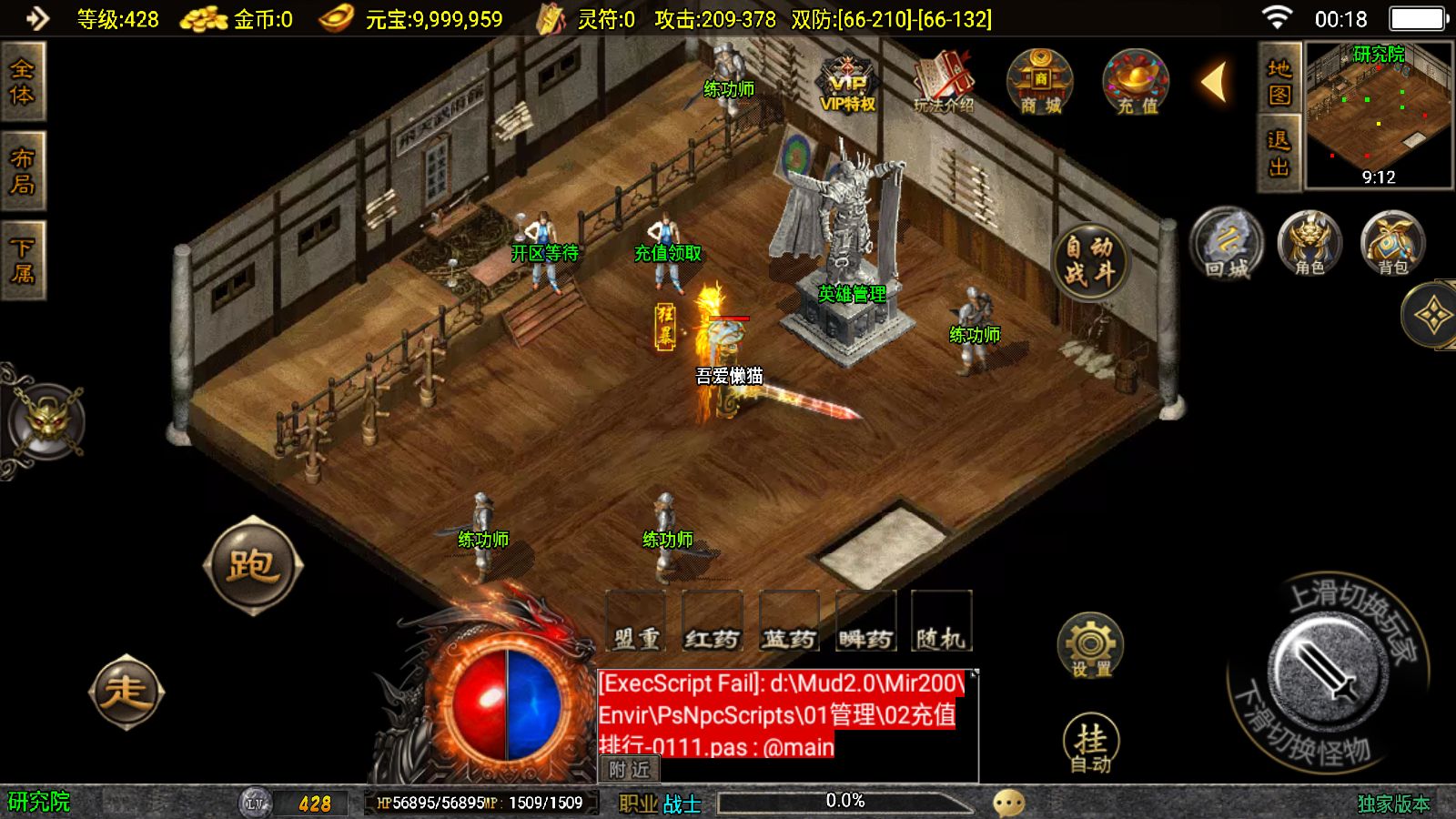Open the 玩法介绍 gameplay guide
The image size is (1456, 819).
point(944,84)
